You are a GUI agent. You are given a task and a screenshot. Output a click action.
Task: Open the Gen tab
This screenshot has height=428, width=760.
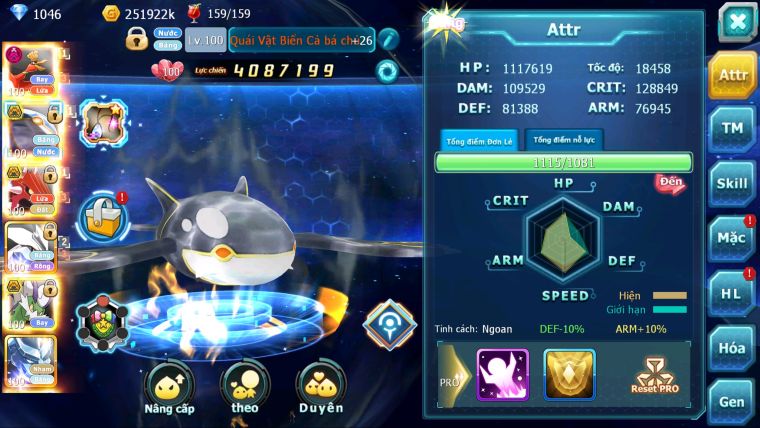(733, 401)
